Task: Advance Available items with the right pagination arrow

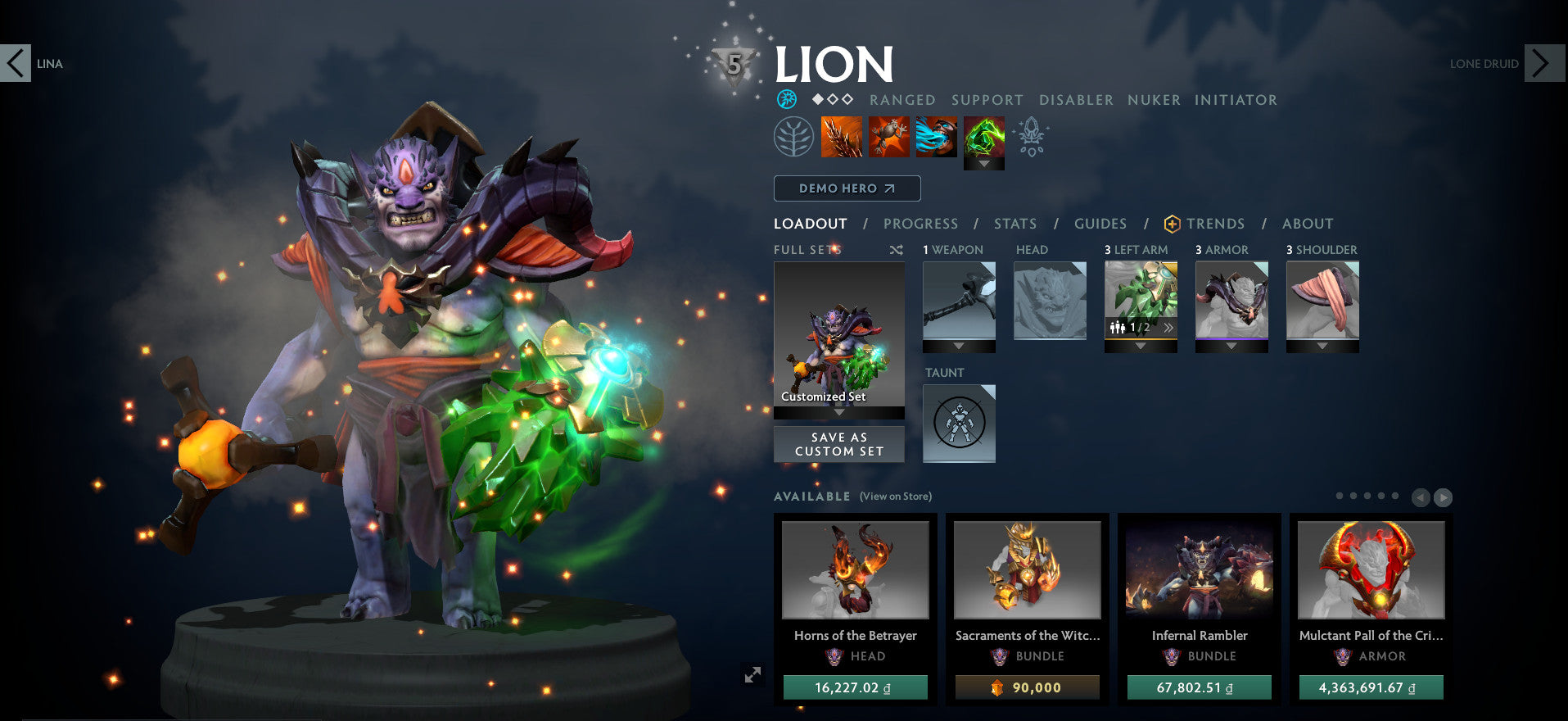Action: 1444,496
